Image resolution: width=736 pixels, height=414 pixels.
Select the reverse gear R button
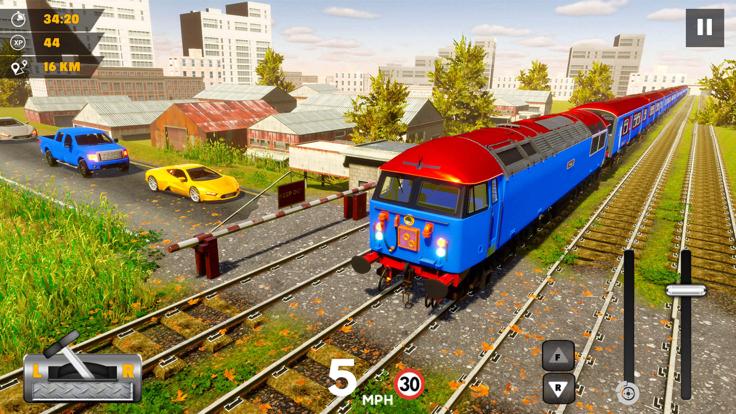(x=558, y=387)
